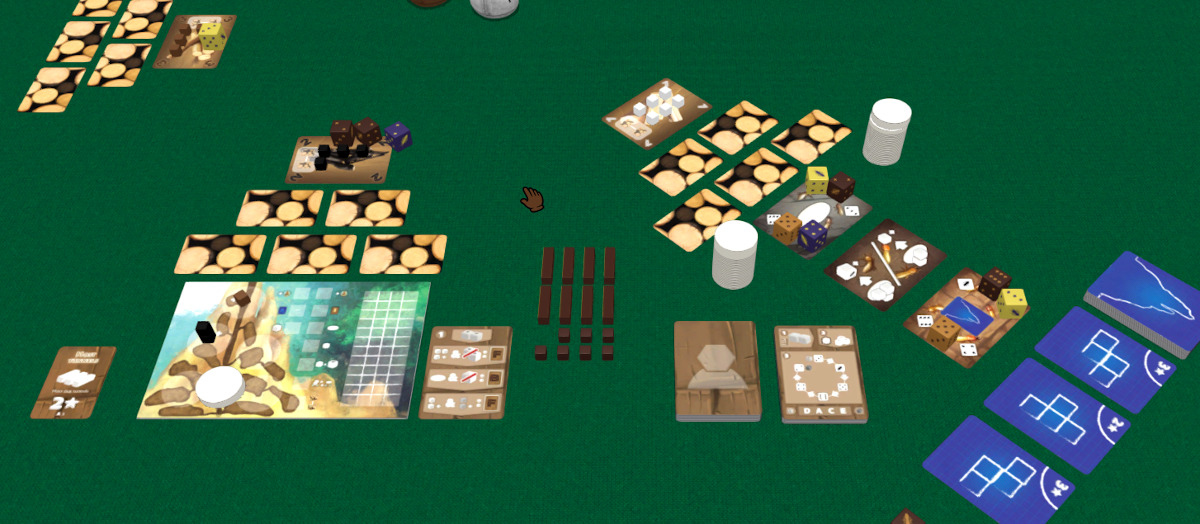The width and height of the screenshot is (1200, 524).
Task: Choose the stone statue card deck
Action: [717, 369]
